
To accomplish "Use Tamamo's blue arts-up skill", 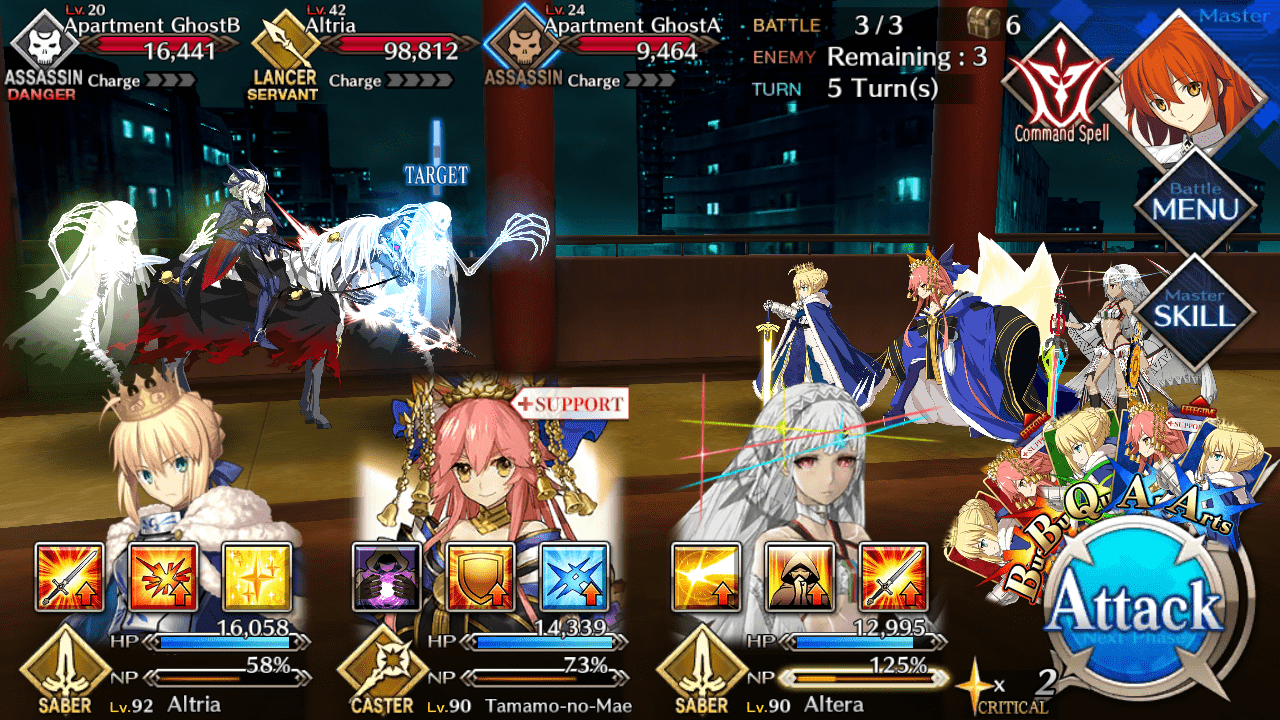I will 574,577.
